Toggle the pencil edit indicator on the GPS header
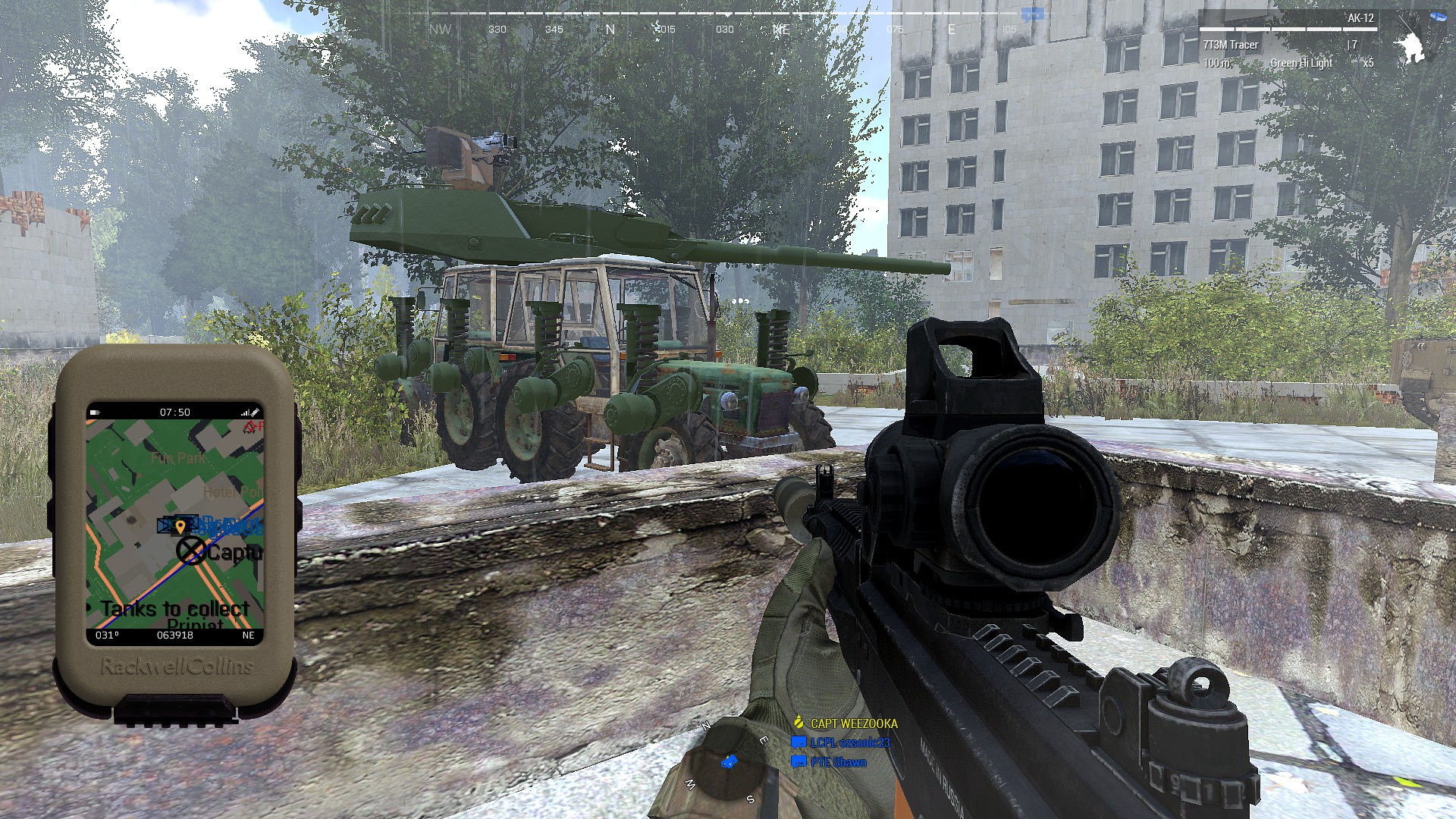This screenshot has height=819, width=1456. click(256, 412)
